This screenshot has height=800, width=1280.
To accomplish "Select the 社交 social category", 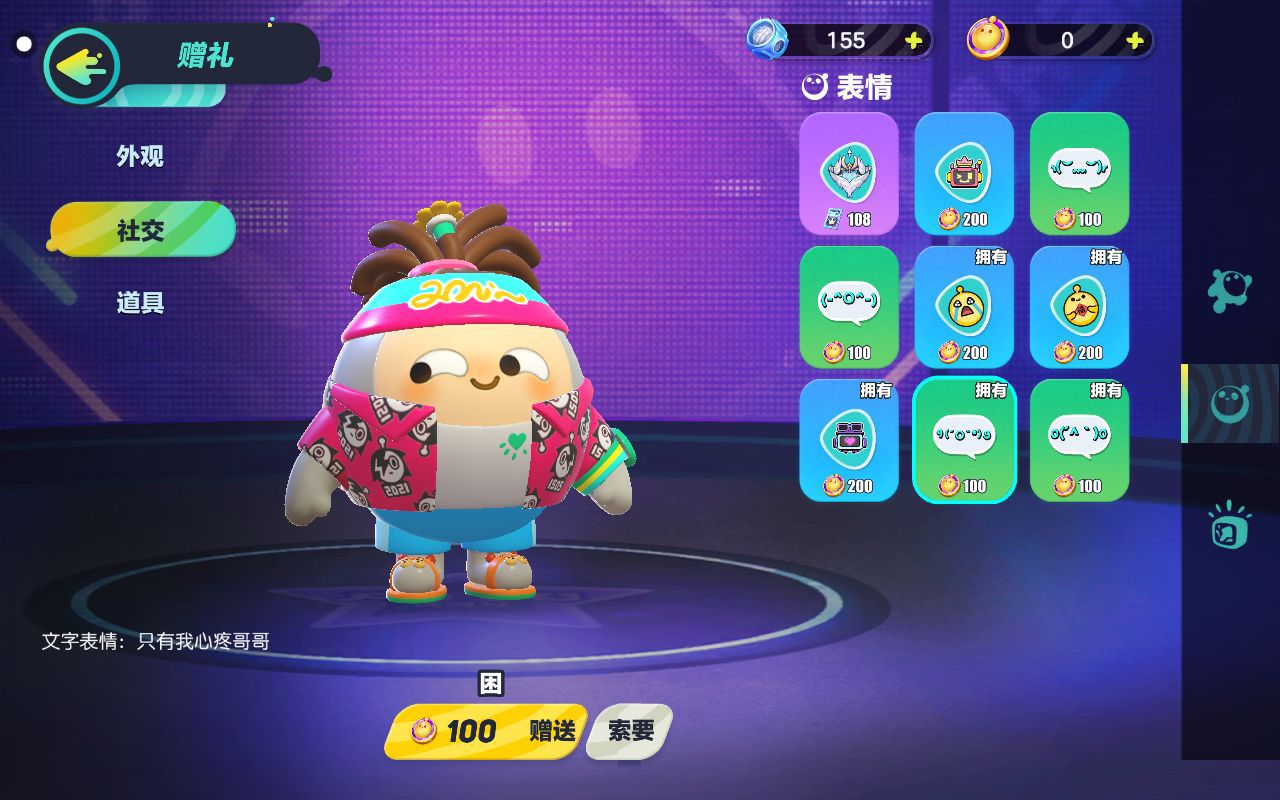I will coord(141,230).
